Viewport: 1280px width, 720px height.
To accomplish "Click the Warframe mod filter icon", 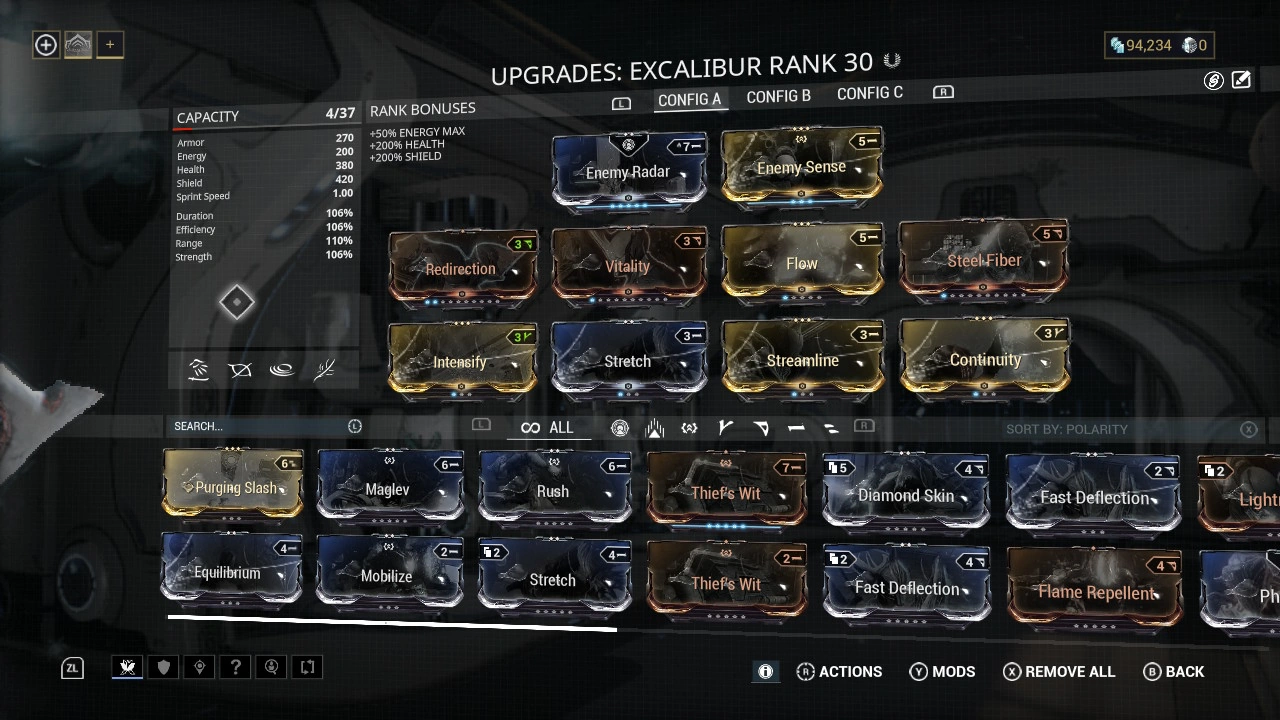I will pos(620,427).
